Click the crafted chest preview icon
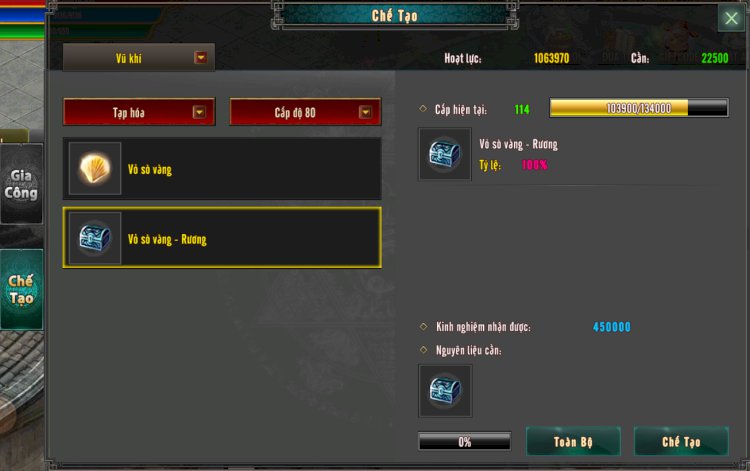 pyautogui.click(x=445, y=154)
